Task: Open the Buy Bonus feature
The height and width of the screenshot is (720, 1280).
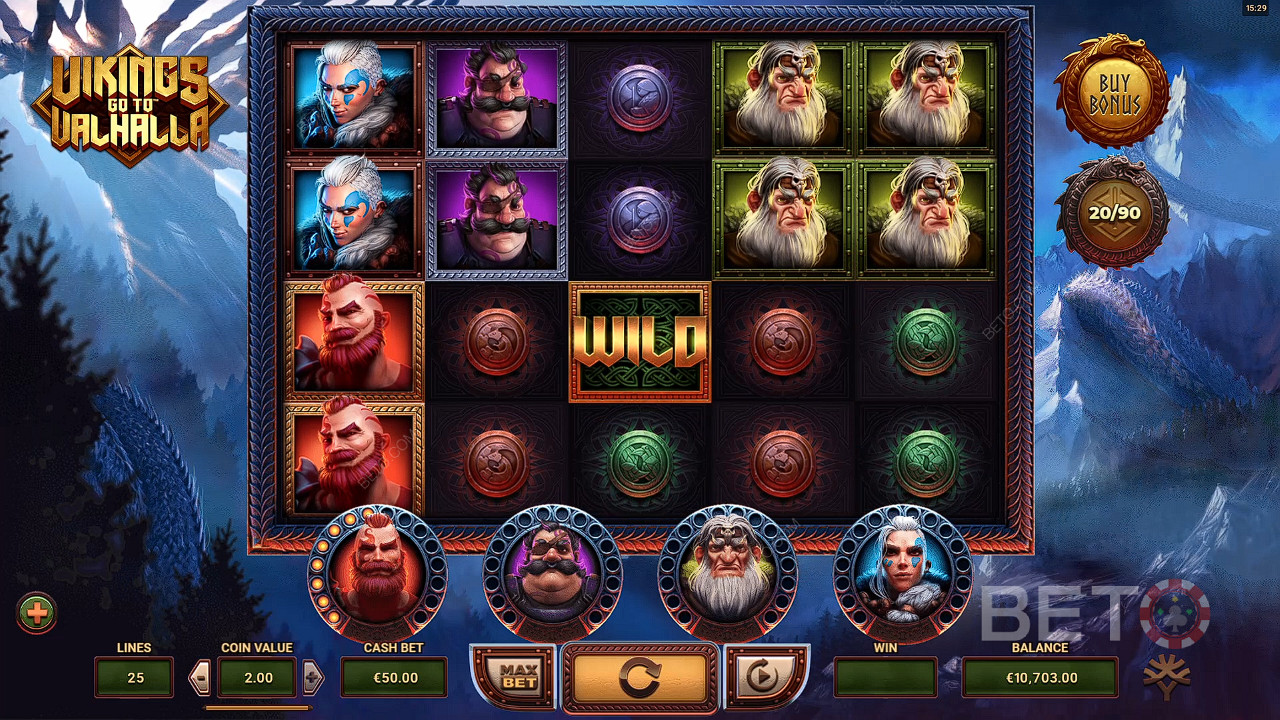Action: click(x=1115, y=92)
